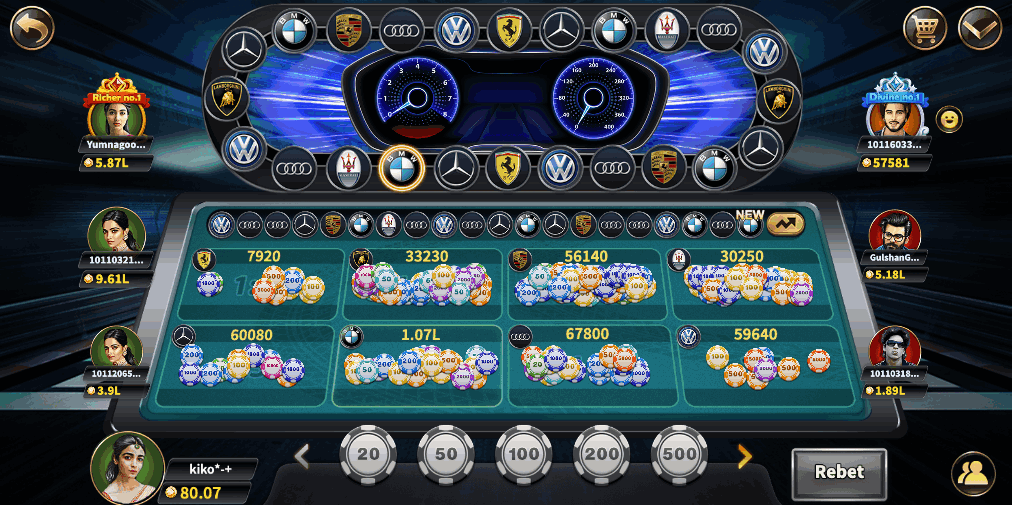Select the 20 chip
The width and height of the screenshot is (1012, 505).
tap(369, 454)
